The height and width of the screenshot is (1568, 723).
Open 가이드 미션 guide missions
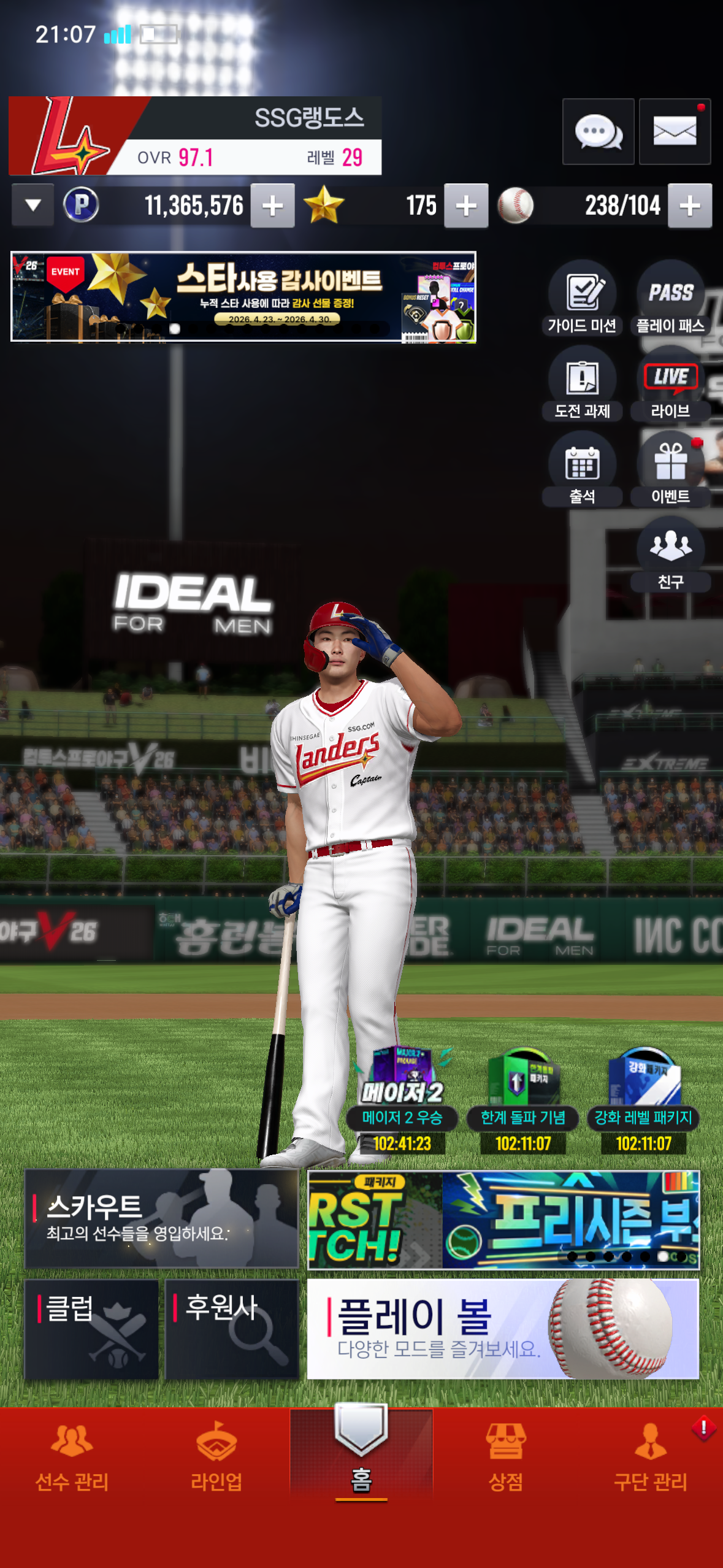point(582,301)
